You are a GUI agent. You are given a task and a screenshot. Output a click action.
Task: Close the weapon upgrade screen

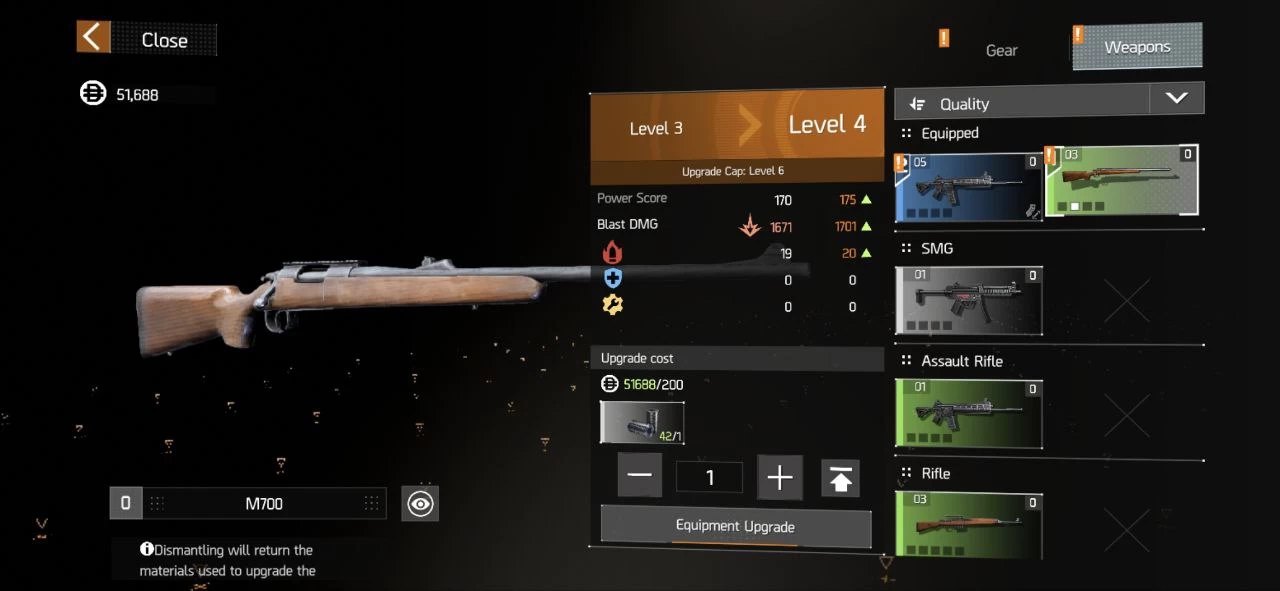(x=146, y=39)
